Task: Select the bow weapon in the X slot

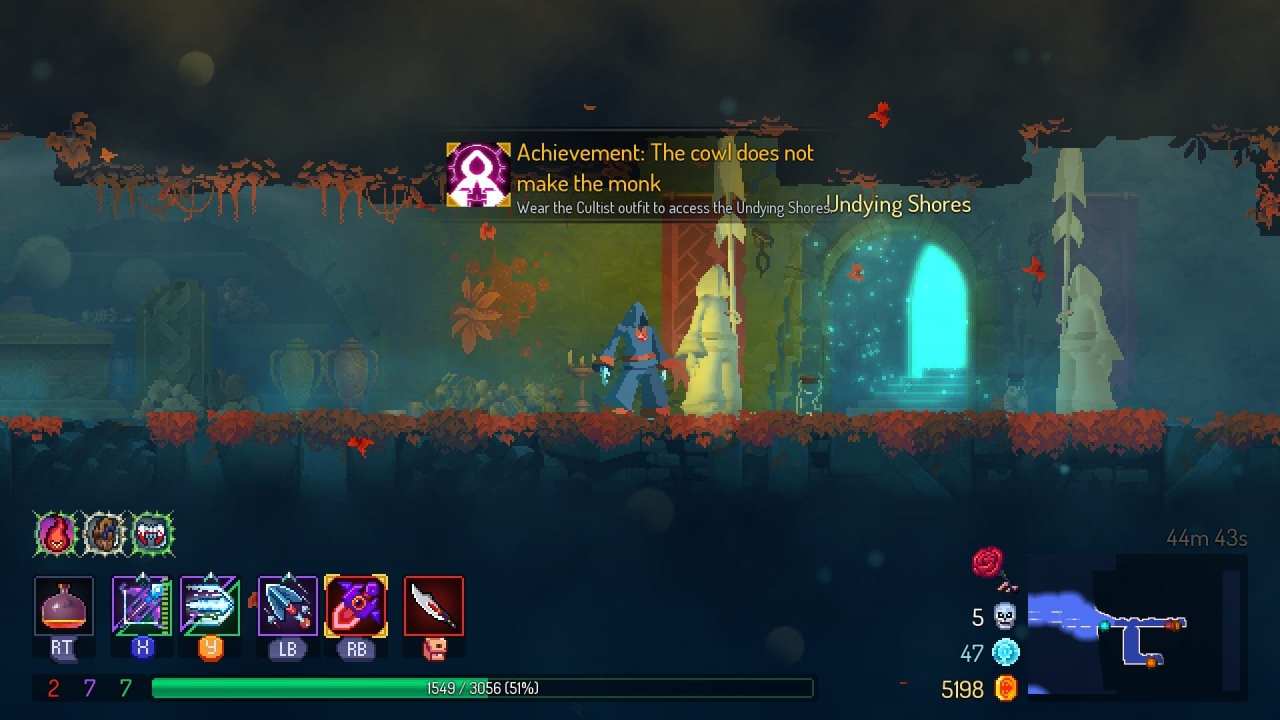Action: [140, 604]
